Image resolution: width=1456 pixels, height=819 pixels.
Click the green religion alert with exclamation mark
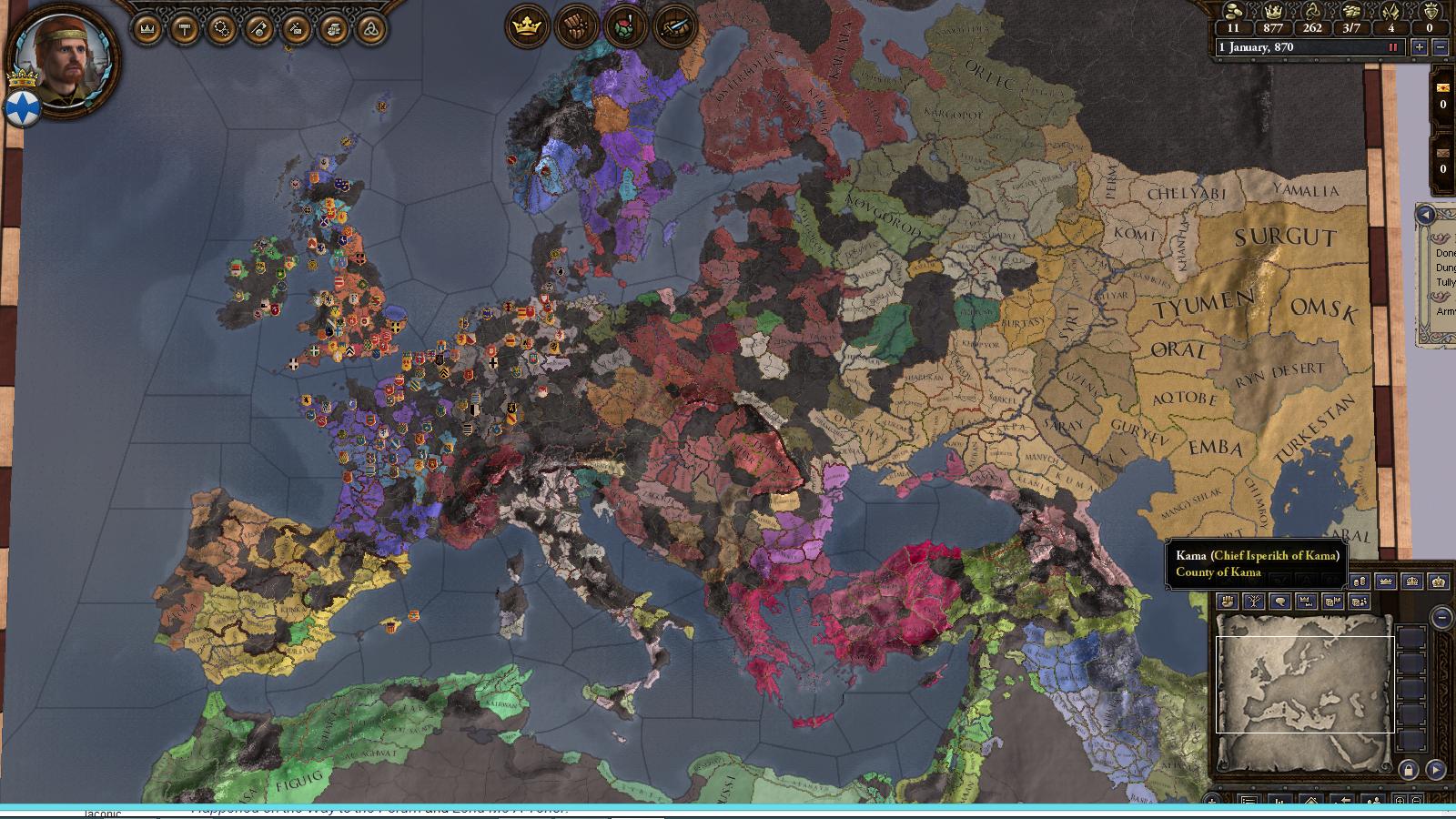(622, 25)
